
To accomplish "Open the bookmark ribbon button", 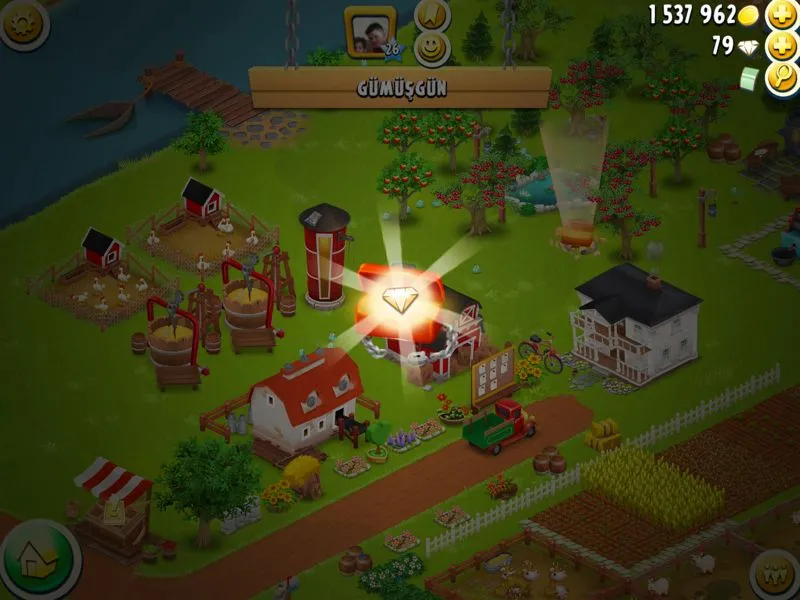I will 432,15.
